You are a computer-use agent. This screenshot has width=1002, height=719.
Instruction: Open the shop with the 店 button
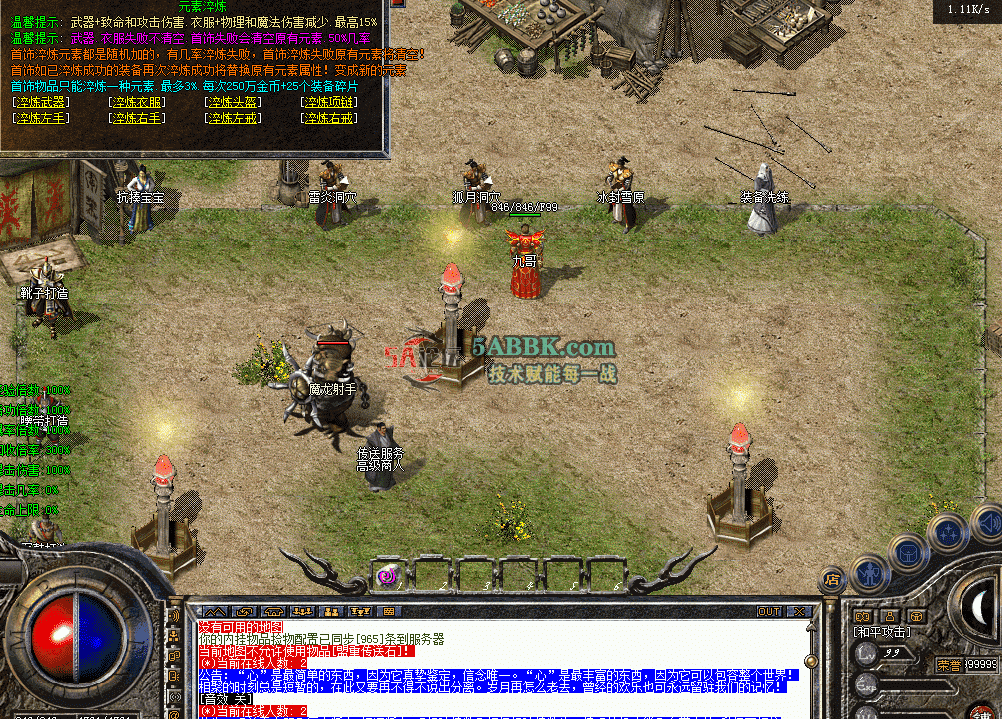click(x=832, y=578)
